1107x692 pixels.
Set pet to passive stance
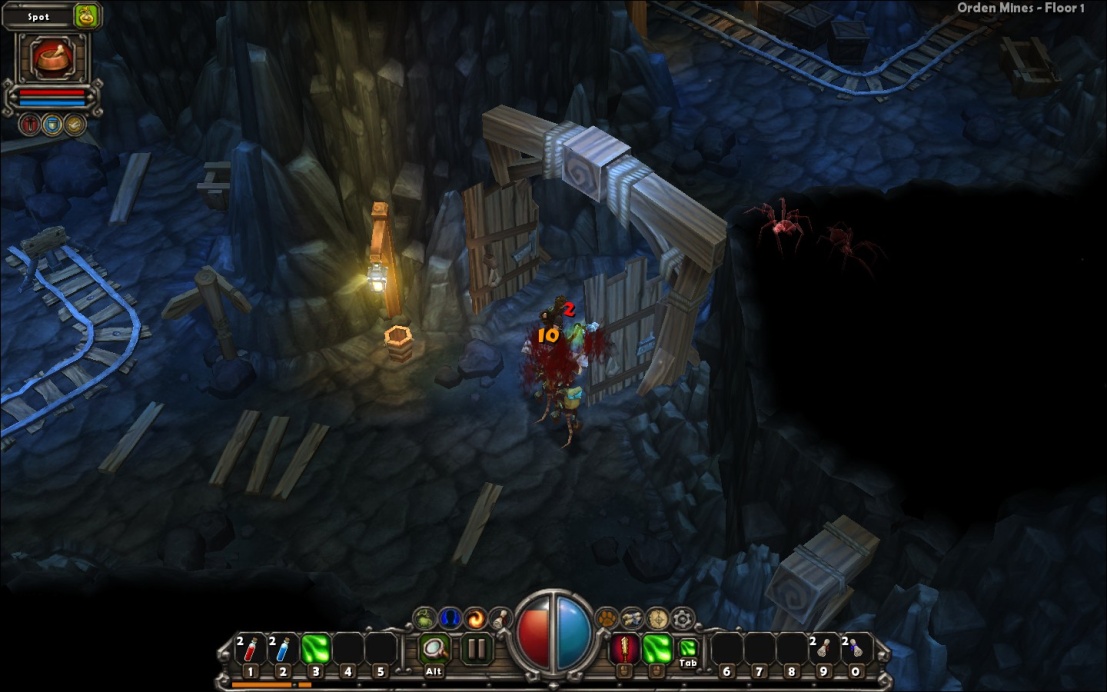point(74,124)
